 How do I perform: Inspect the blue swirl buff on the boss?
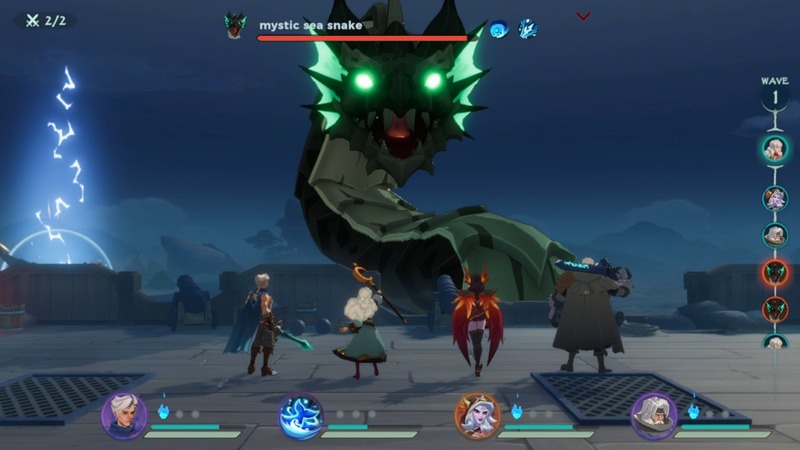coord(498,29)
